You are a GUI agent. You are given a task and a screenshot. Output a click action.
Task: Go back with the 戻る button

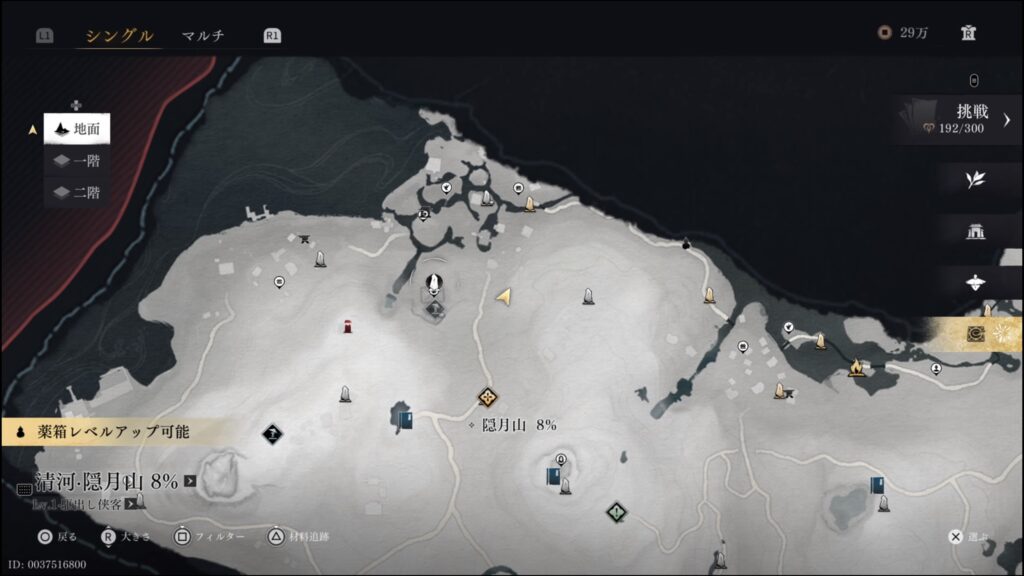(57, 537)
